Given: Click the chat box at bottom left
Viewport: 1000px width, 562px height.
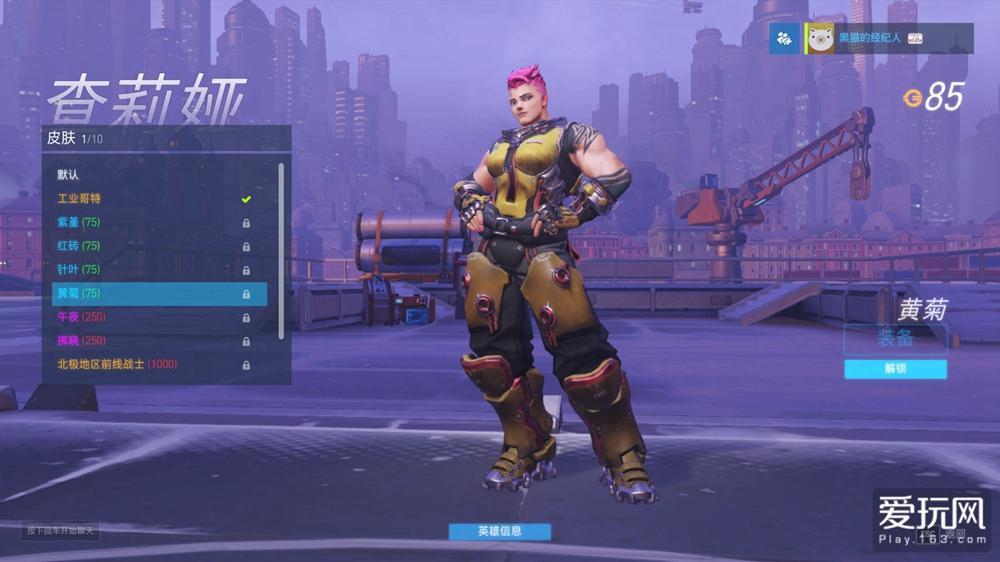Looking at the screenshot, I should tap(62, 530).
